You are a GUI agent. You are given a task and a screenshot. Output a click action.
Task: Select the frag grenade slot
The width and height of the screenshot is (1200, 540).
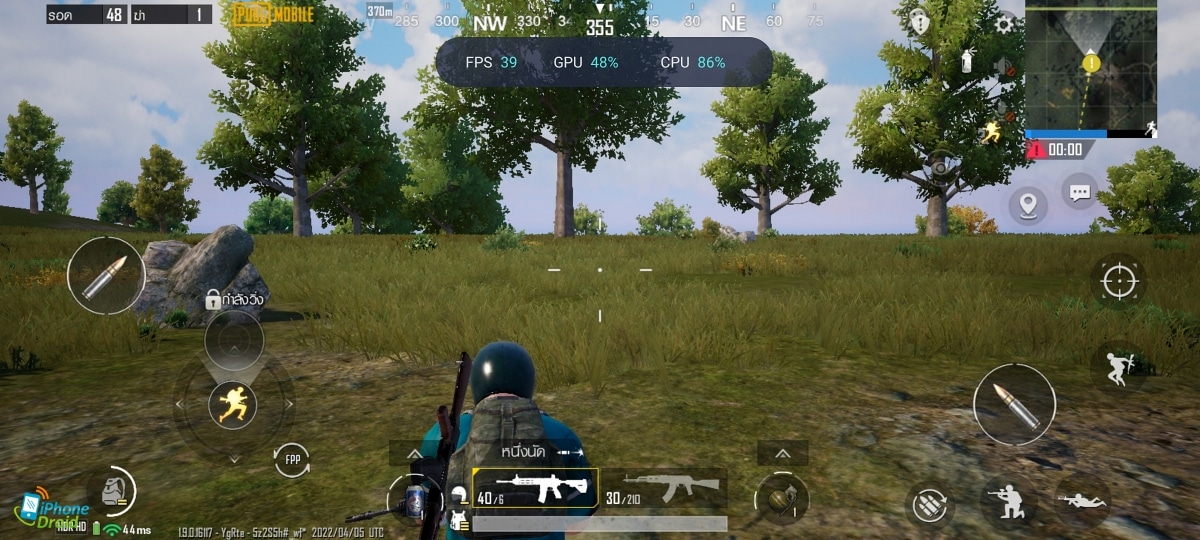[781, 497]
